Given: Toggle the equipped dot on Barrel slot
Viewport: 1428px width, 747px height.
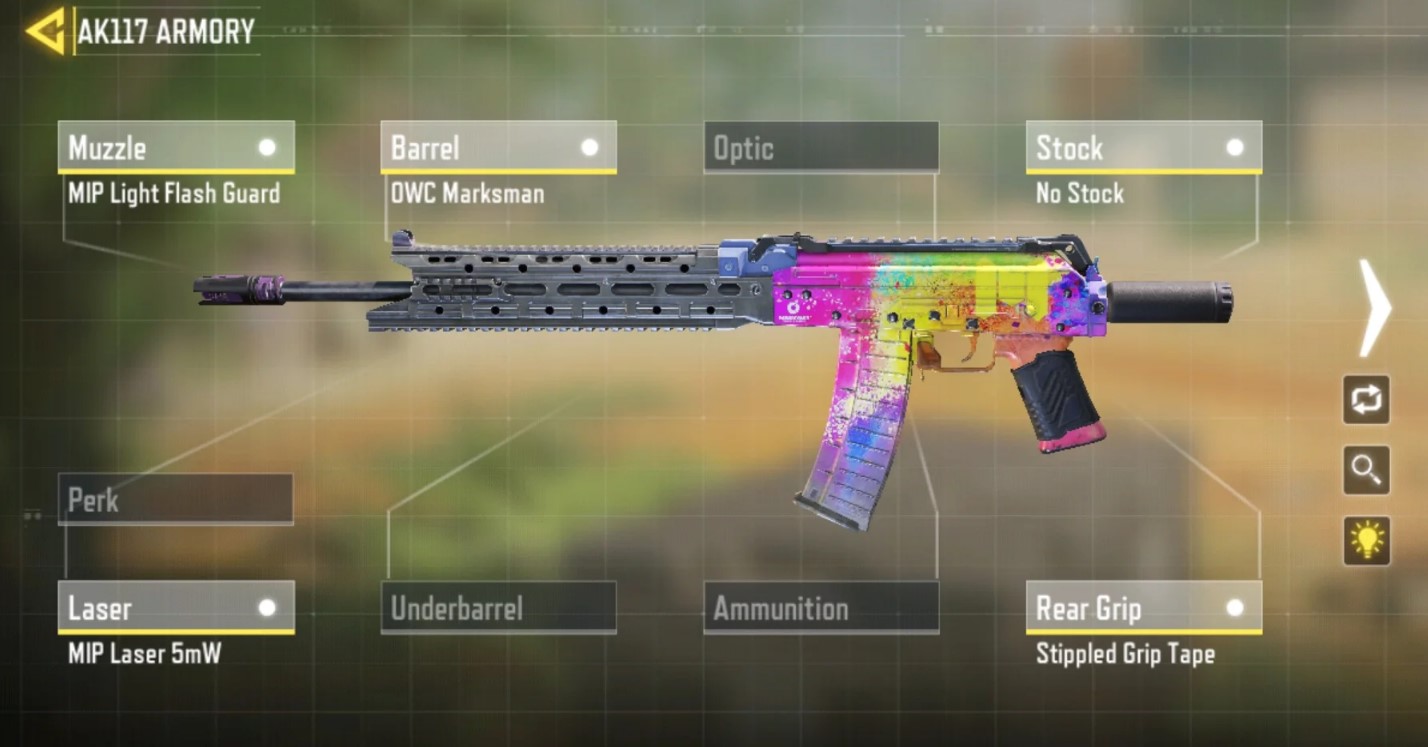Looking at the screenshot, I should pyautogui.click(x=589, y=148).
